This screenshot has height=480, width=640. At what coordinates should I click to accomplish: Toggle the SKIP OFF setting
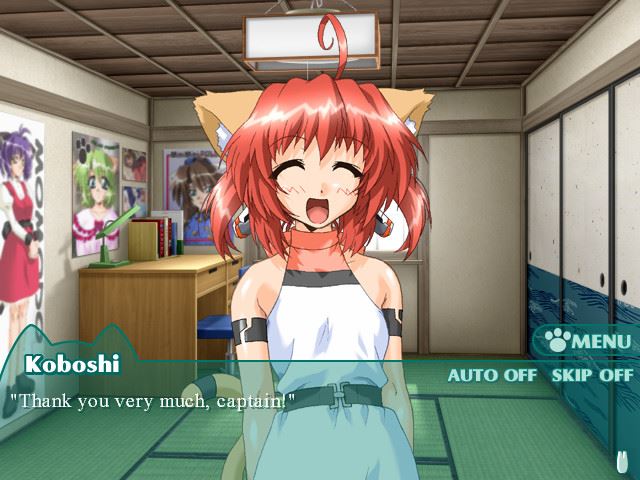click(x=592, y=376)
